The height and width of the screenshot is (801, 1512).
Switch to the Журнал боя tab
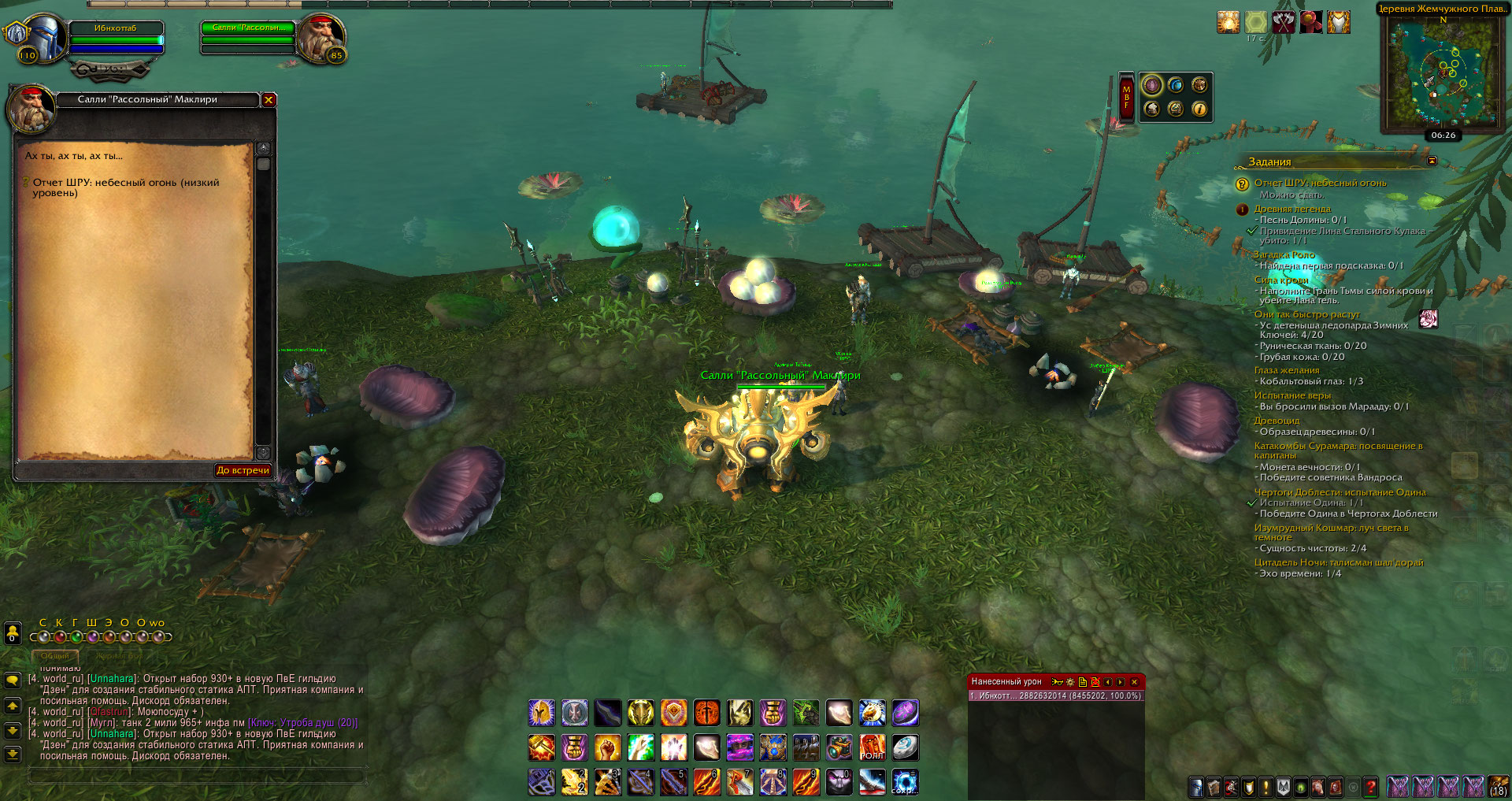pos(119,655)
